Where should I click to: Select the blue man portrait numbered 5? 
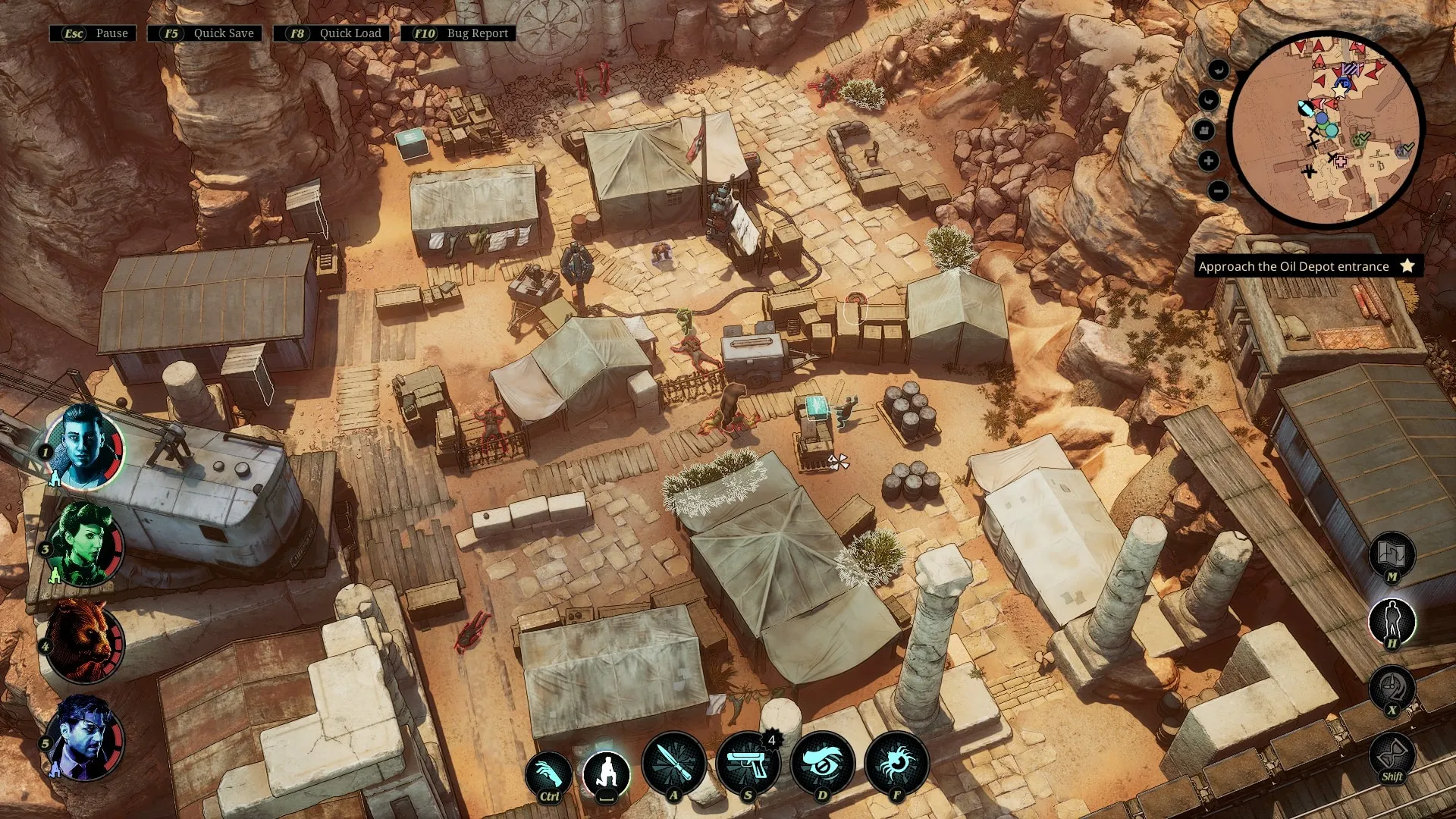coord(83,738)
